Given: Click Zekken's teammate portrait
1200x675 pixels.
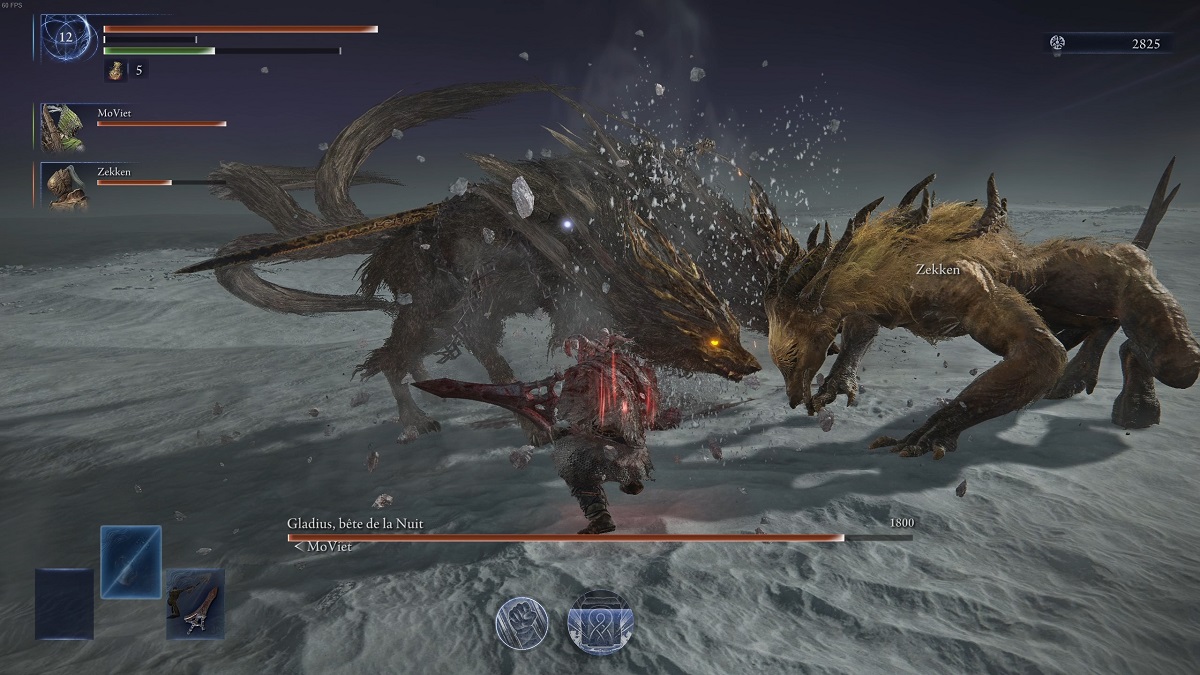Looking at the screenshot, I should point(66,186).
